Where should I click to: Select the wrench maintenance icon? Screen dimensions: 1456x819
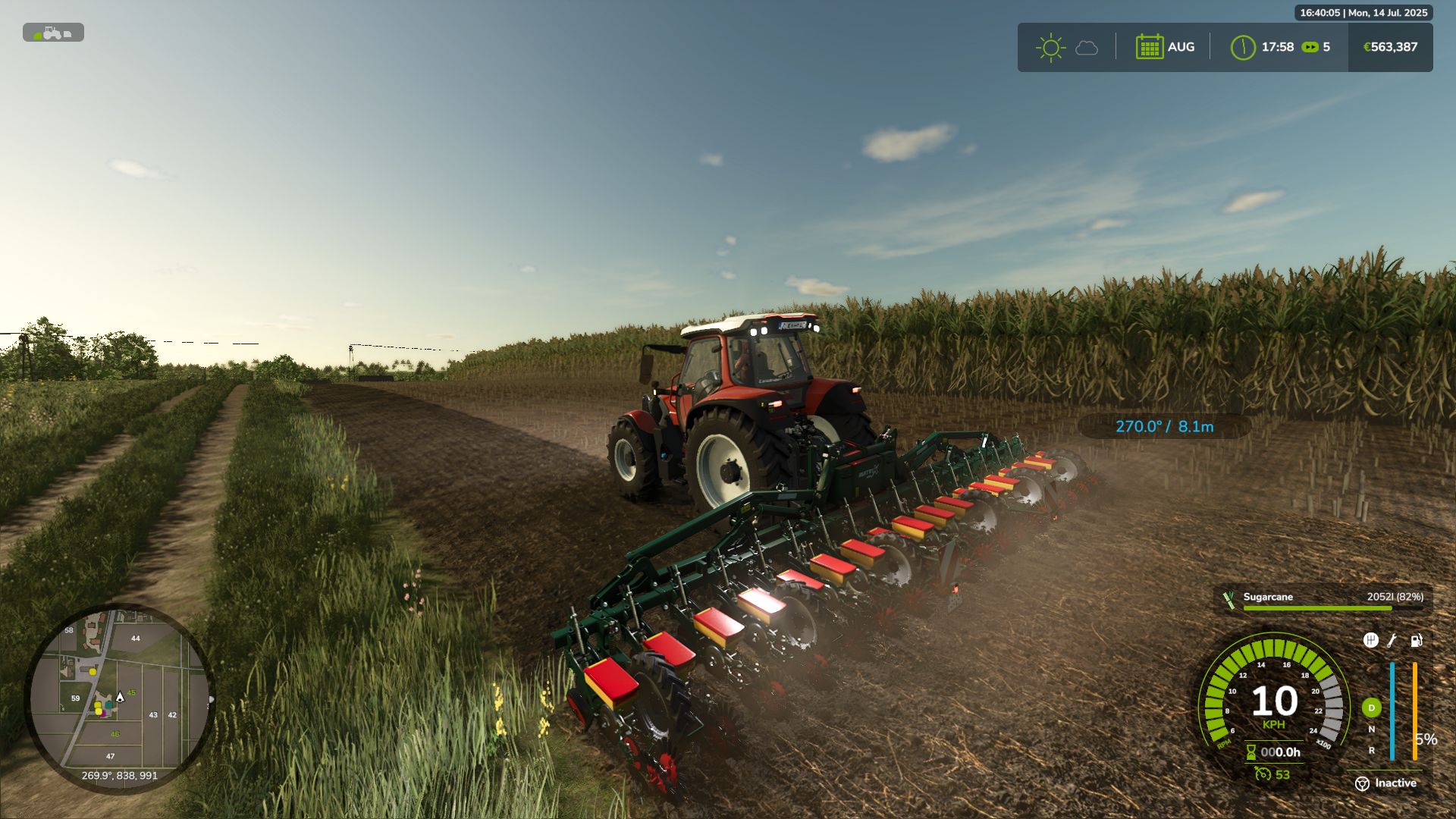pyautogui.click(x=1392, y=641)
